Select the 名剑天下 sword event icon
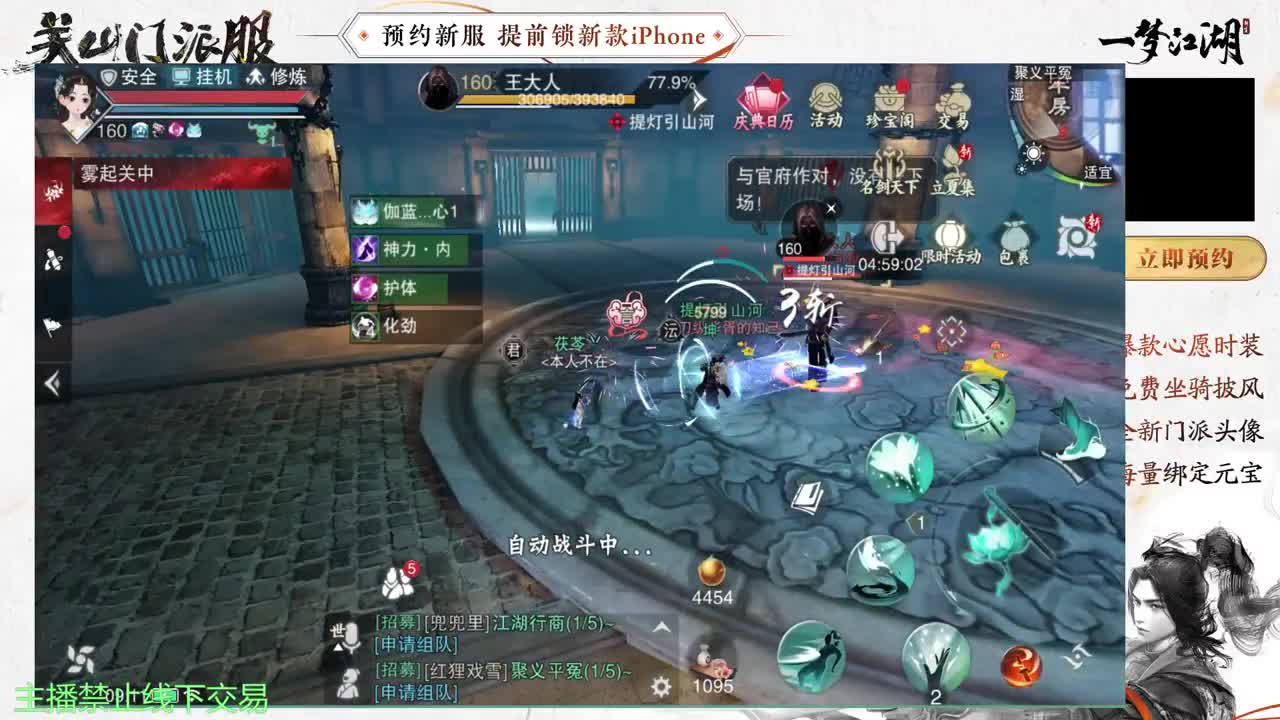Image resolution: width=1280 pixels, height=720 pixels. (890, 165)
